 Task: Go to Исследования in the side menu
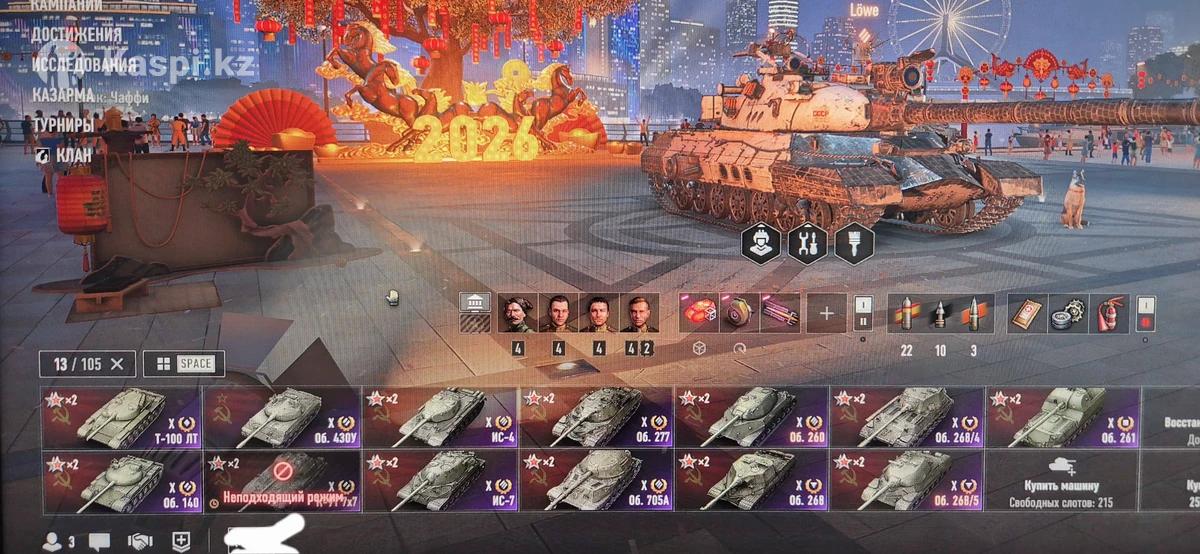coord(83,65)
